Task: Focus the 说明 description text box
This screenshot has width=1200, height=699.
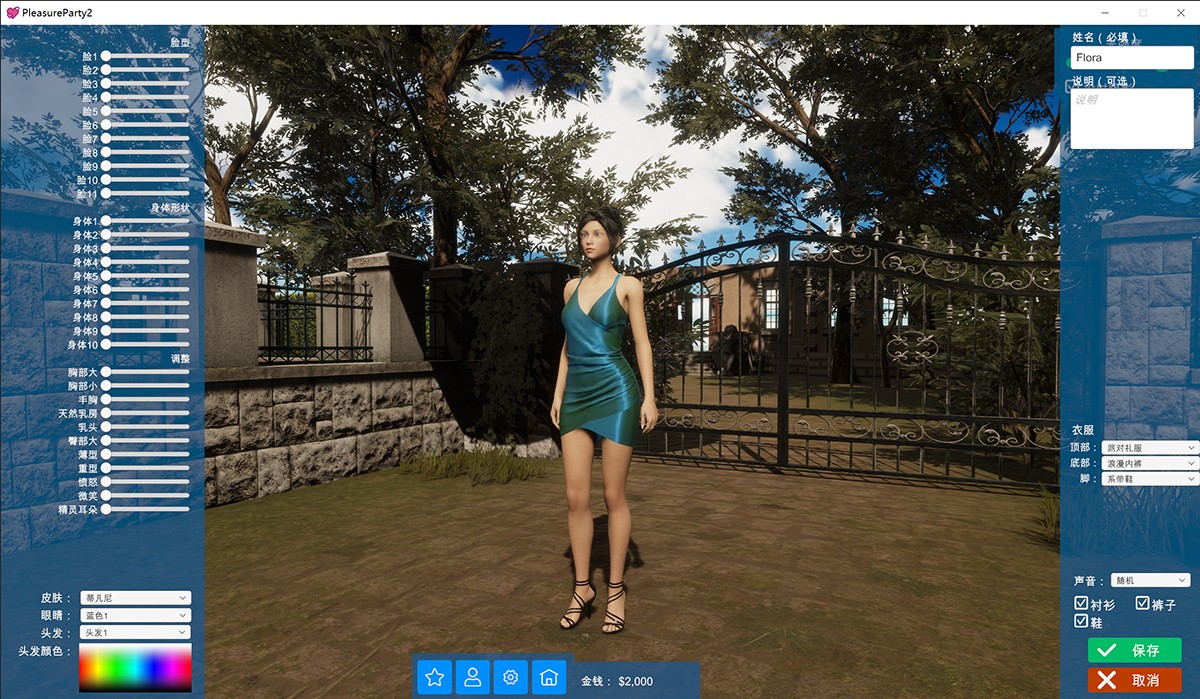Action: click(1131, 118)
